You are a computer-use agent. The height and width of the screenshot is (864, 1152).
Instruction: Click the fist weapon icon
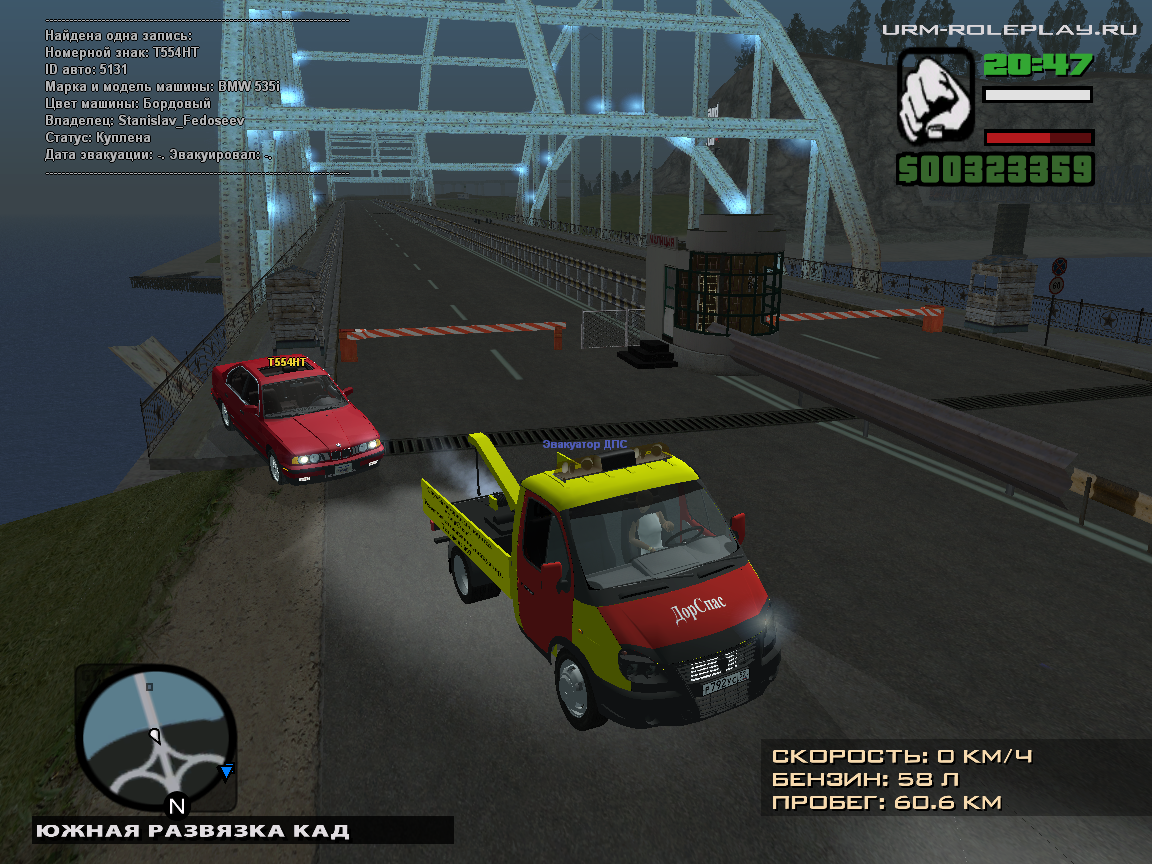tap(935, 97)
